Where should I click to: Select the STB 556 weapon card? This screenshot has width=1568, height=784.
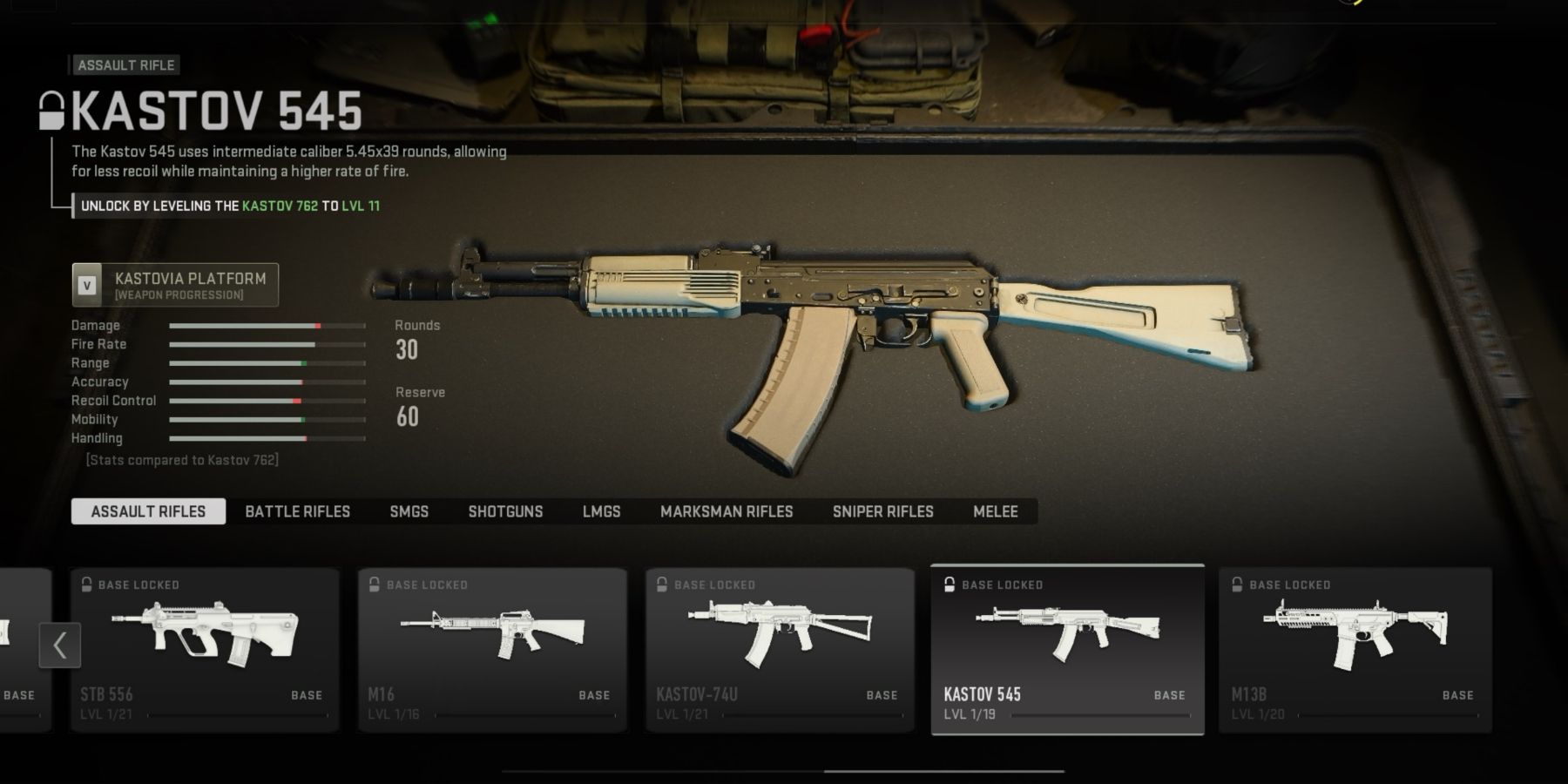tap(205, 649)
